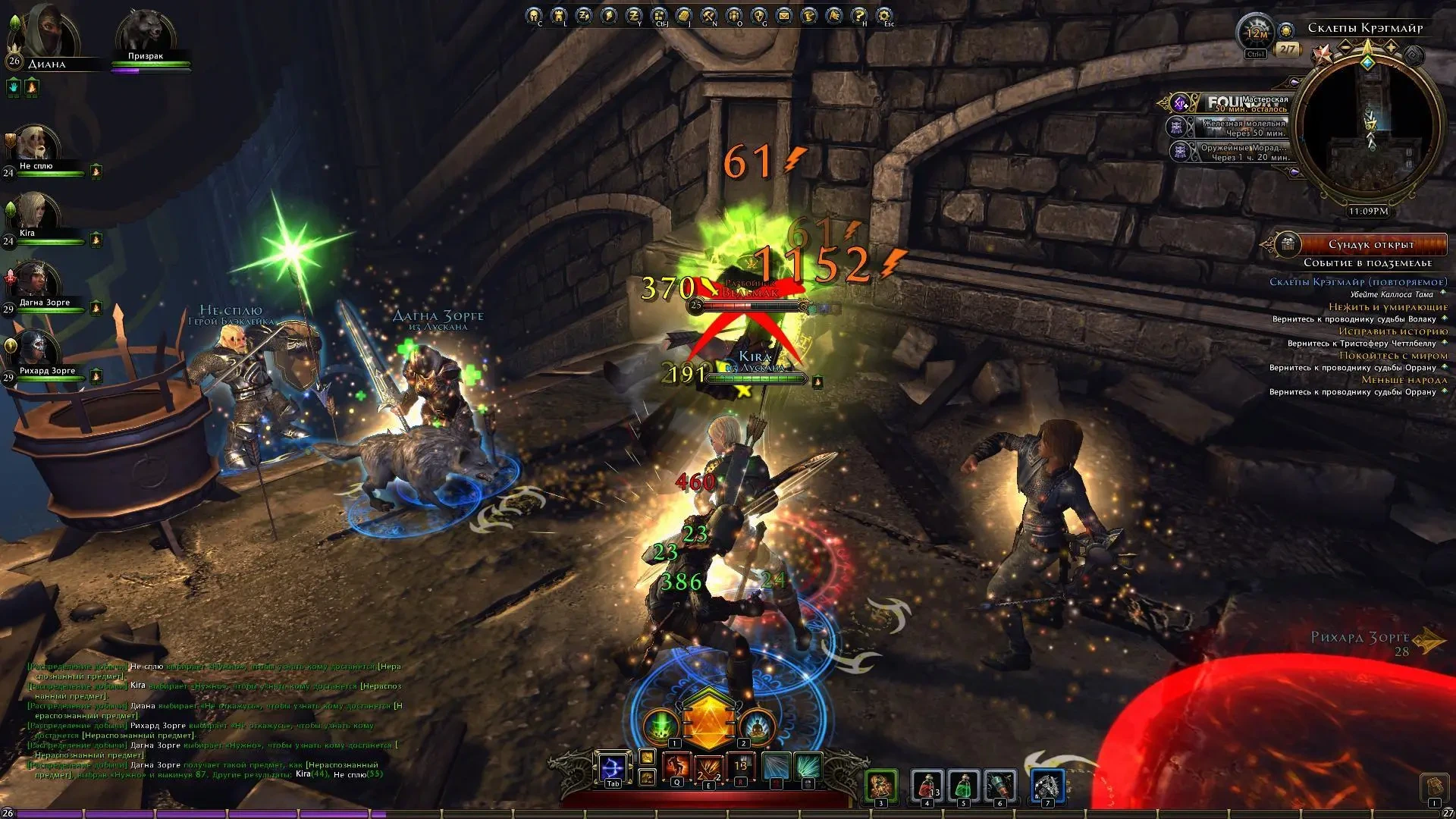Open the question mark help icon
This screenshot has height=819, width=1456.
pyautogui.click(x=858, y=15)
